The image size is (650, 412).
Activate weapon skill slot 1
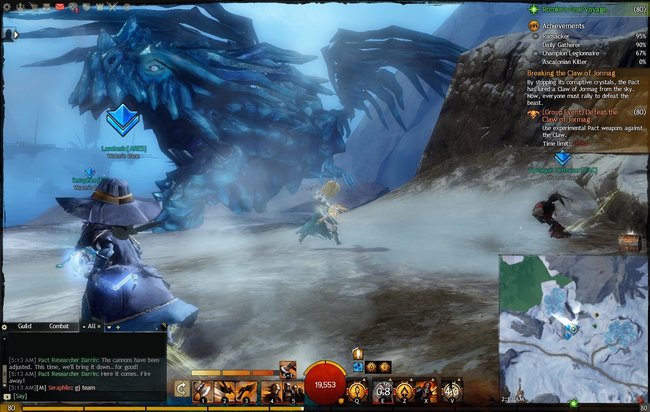(203, 390)
